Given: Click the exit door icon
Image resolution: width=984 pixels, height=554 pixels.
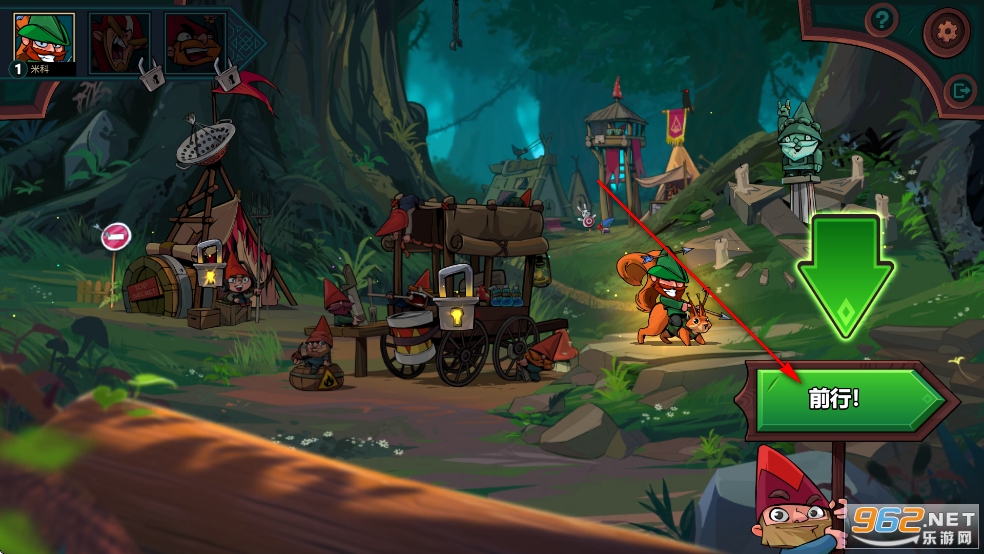Looking at the screenshot, I should [x=960, y=90].
